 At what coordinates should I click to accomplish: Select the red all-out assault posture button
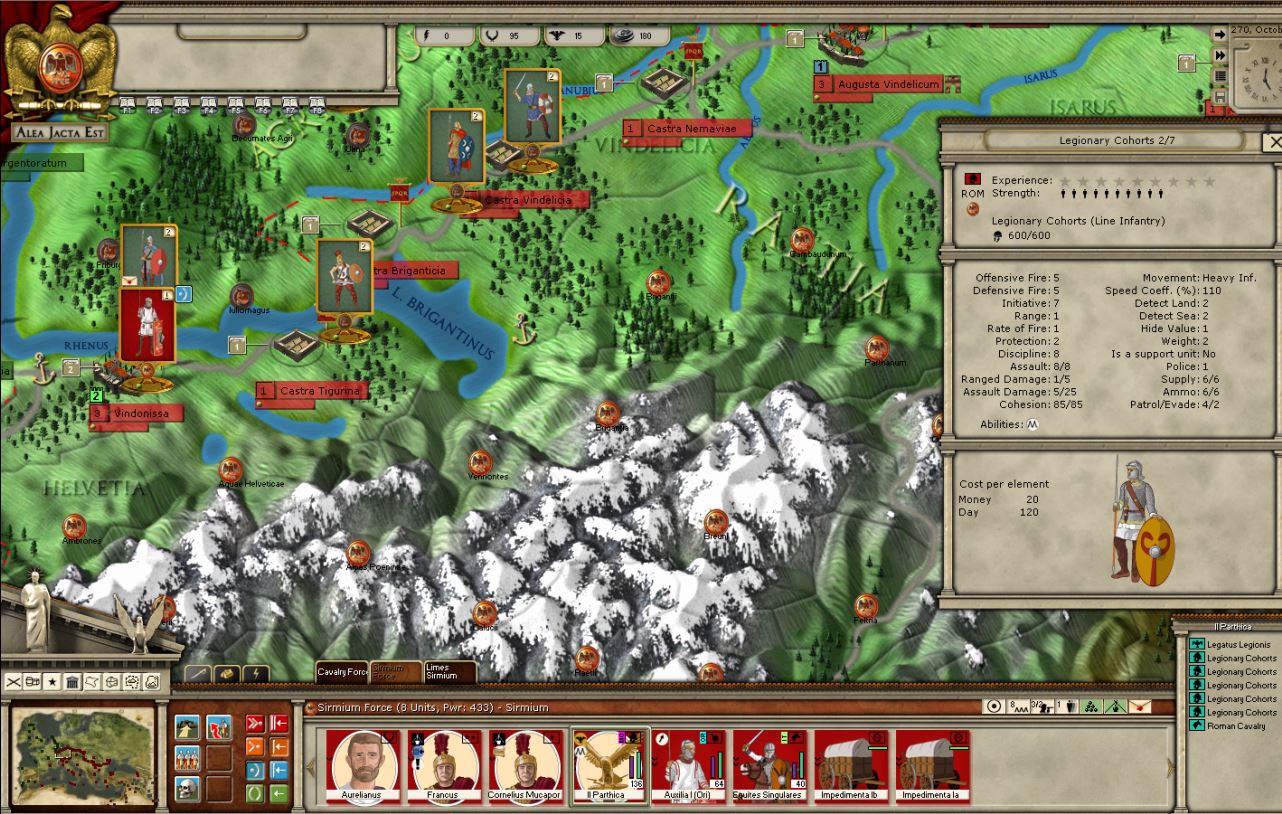click(255, 723)
